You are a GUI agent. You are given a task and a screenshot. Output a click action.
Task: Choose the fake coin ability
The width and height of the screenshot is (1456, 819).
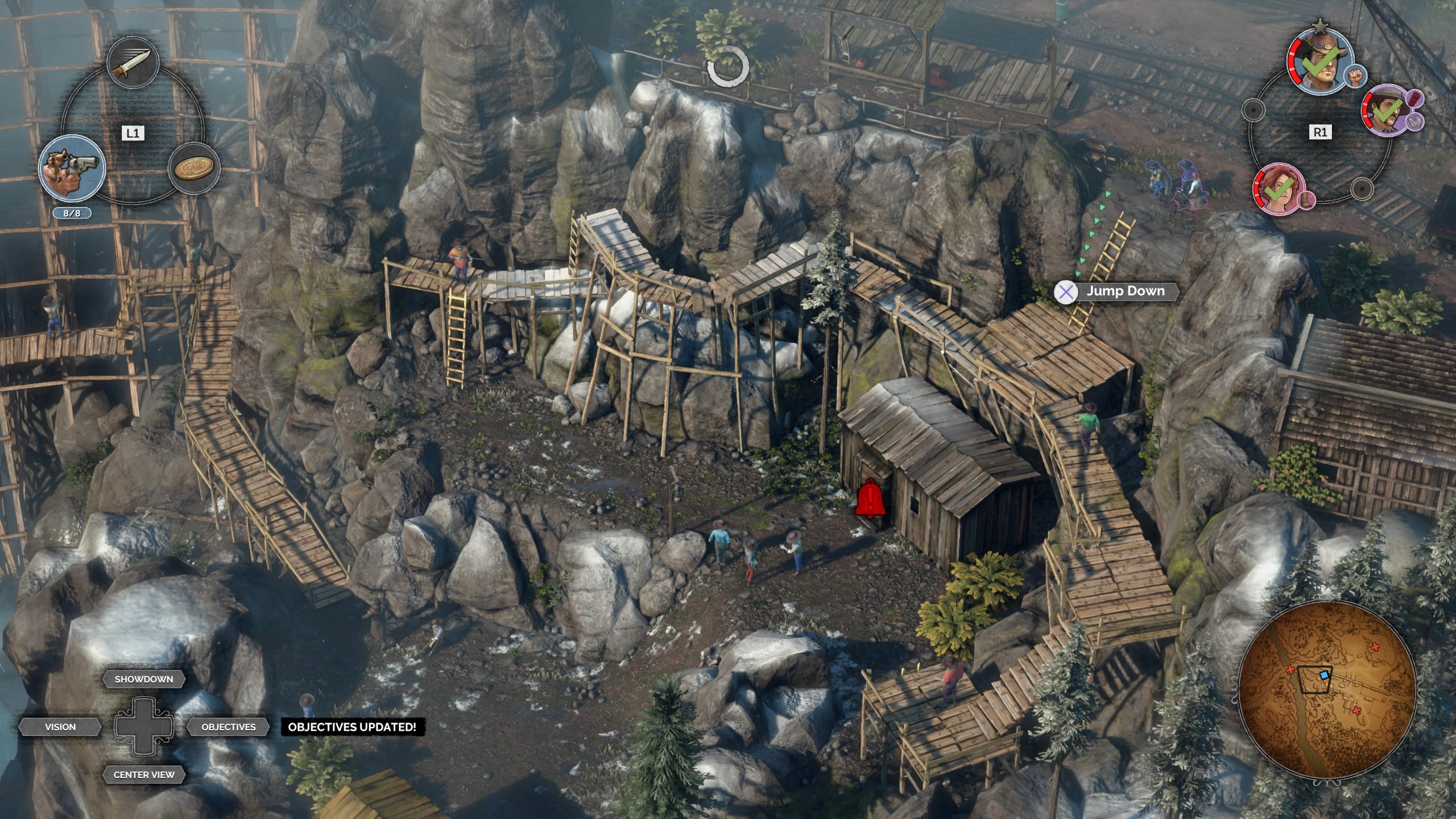tap(194, 169)
